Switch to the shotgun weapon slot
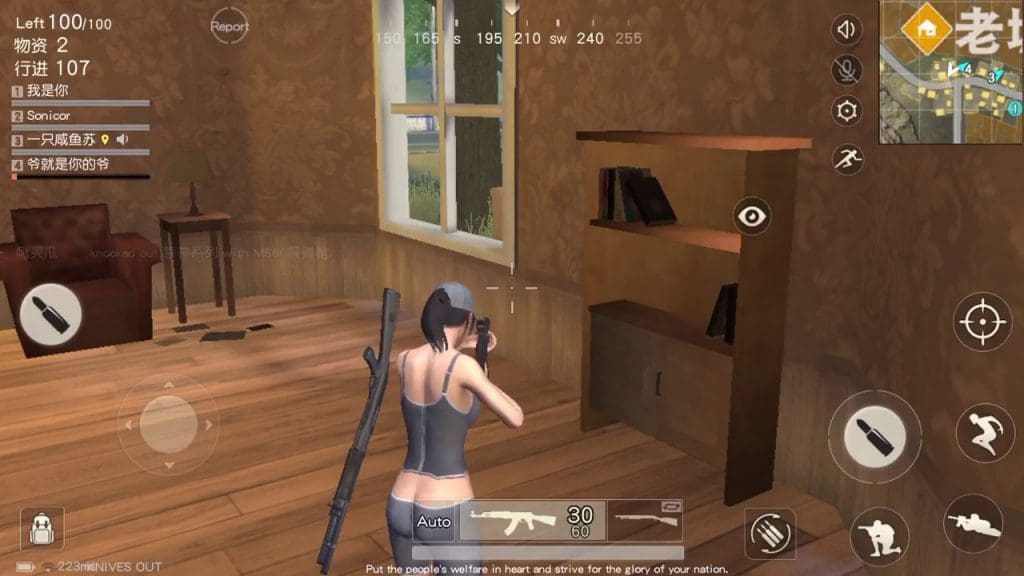 click(645, 520)
